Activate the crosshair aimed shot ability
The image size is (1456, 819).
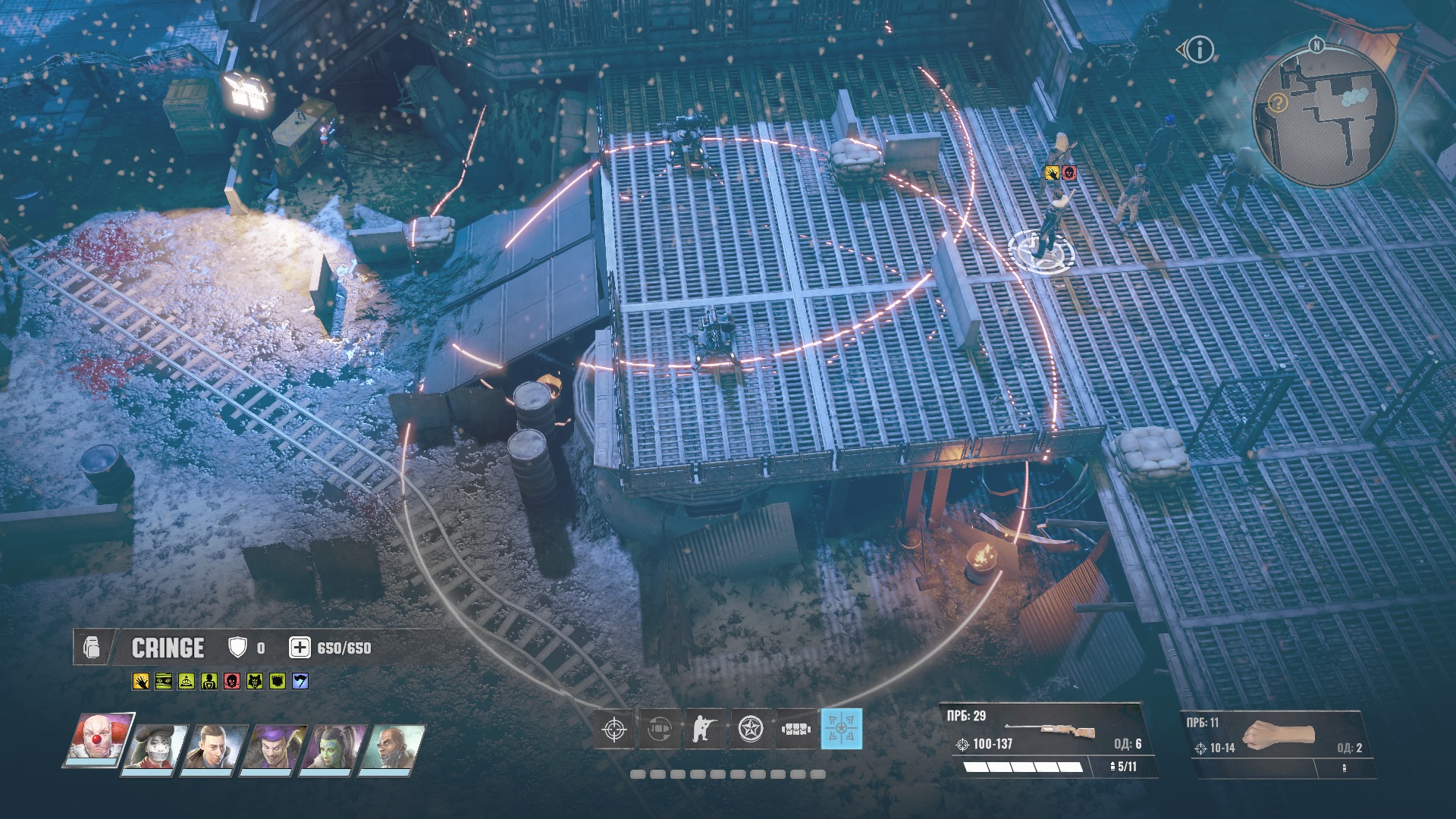tap(613, 730)
